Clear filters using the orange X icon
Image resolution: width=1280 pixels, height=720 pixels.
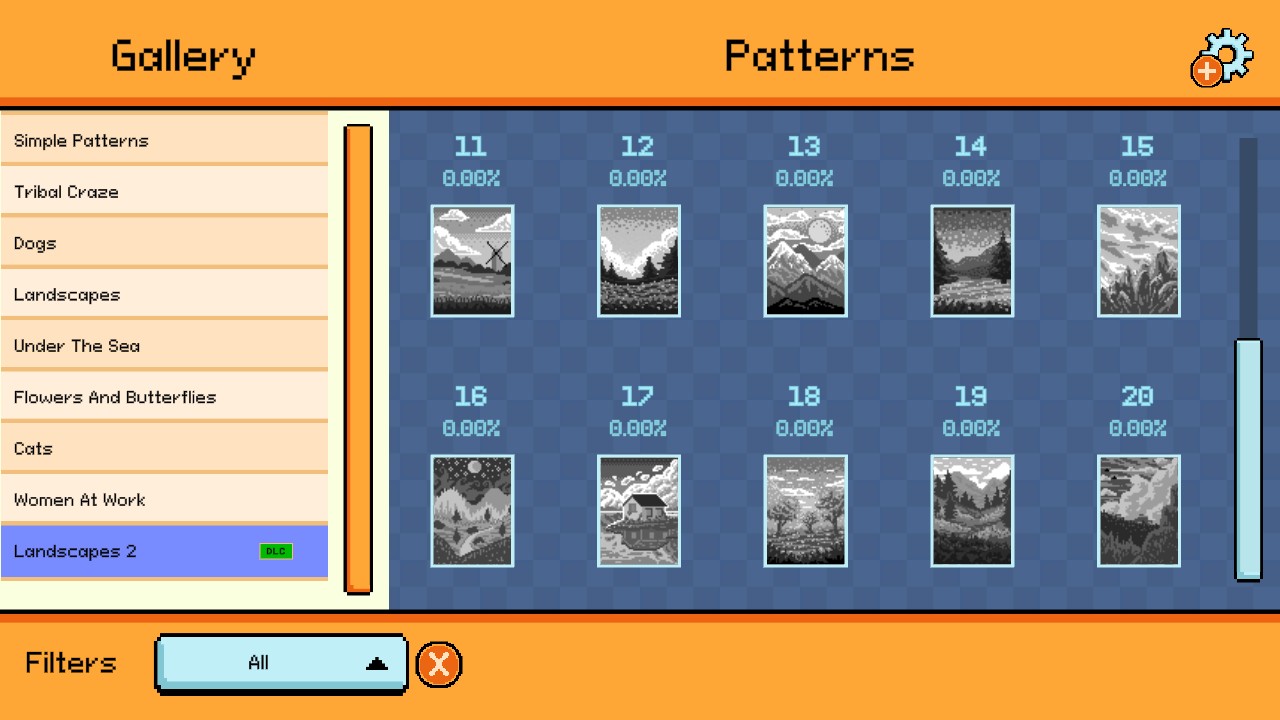(x=438, y=663)
